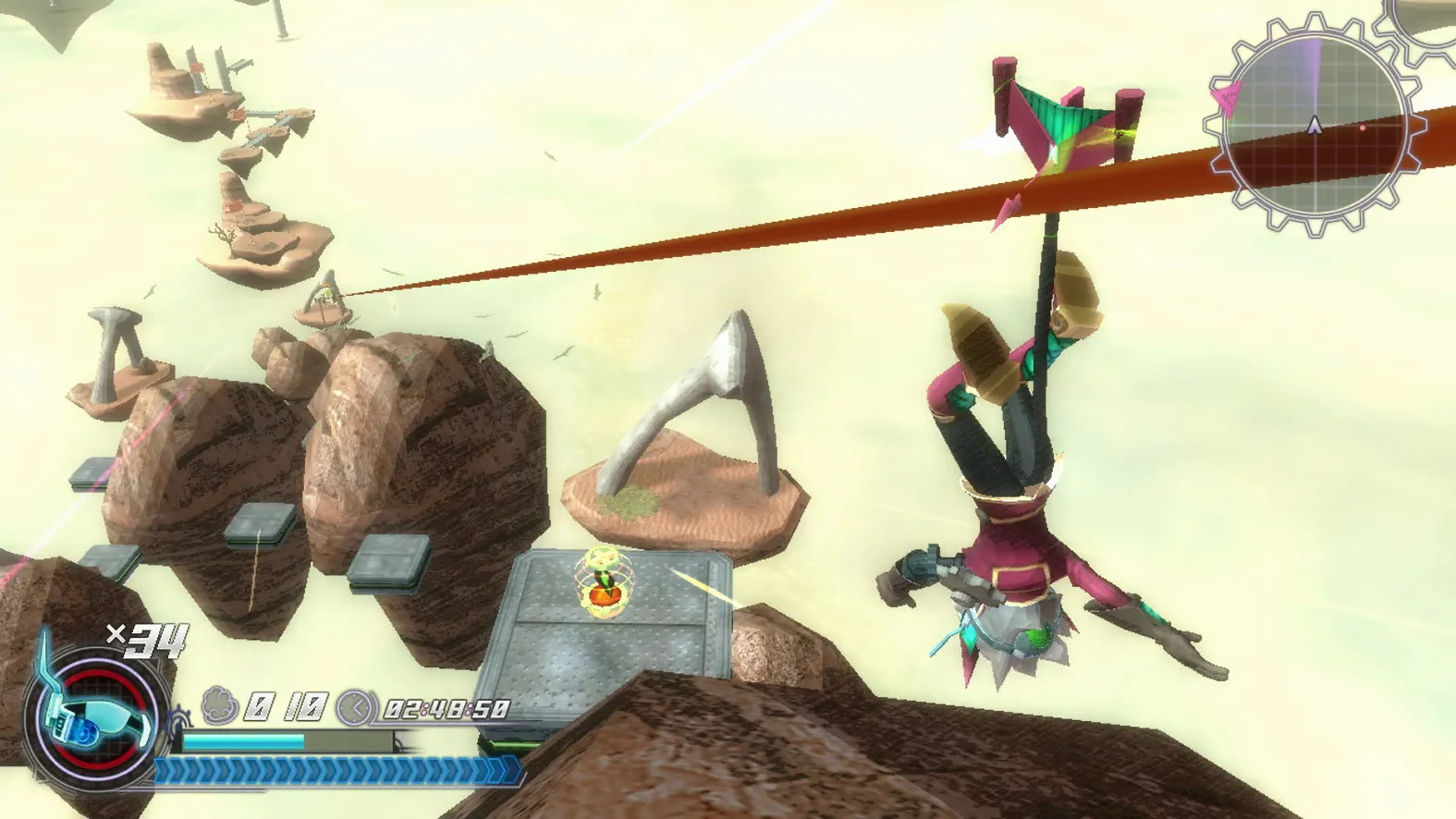Select the cloud ammo icon near the counter

click(218, 705)
